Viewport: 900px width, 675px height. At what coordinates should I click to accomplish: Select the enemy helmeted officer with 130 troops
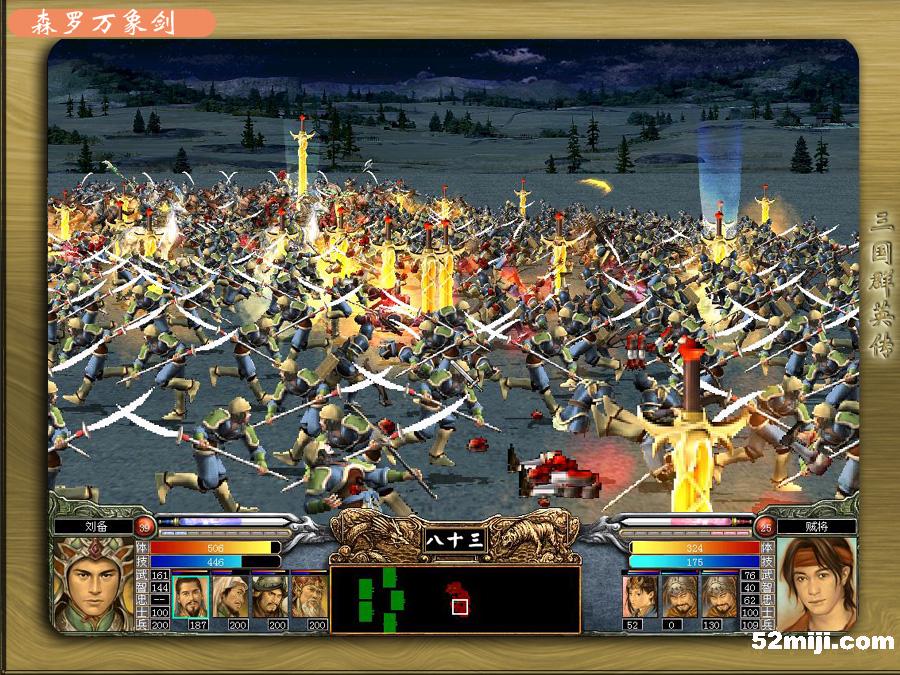(718, 596)
